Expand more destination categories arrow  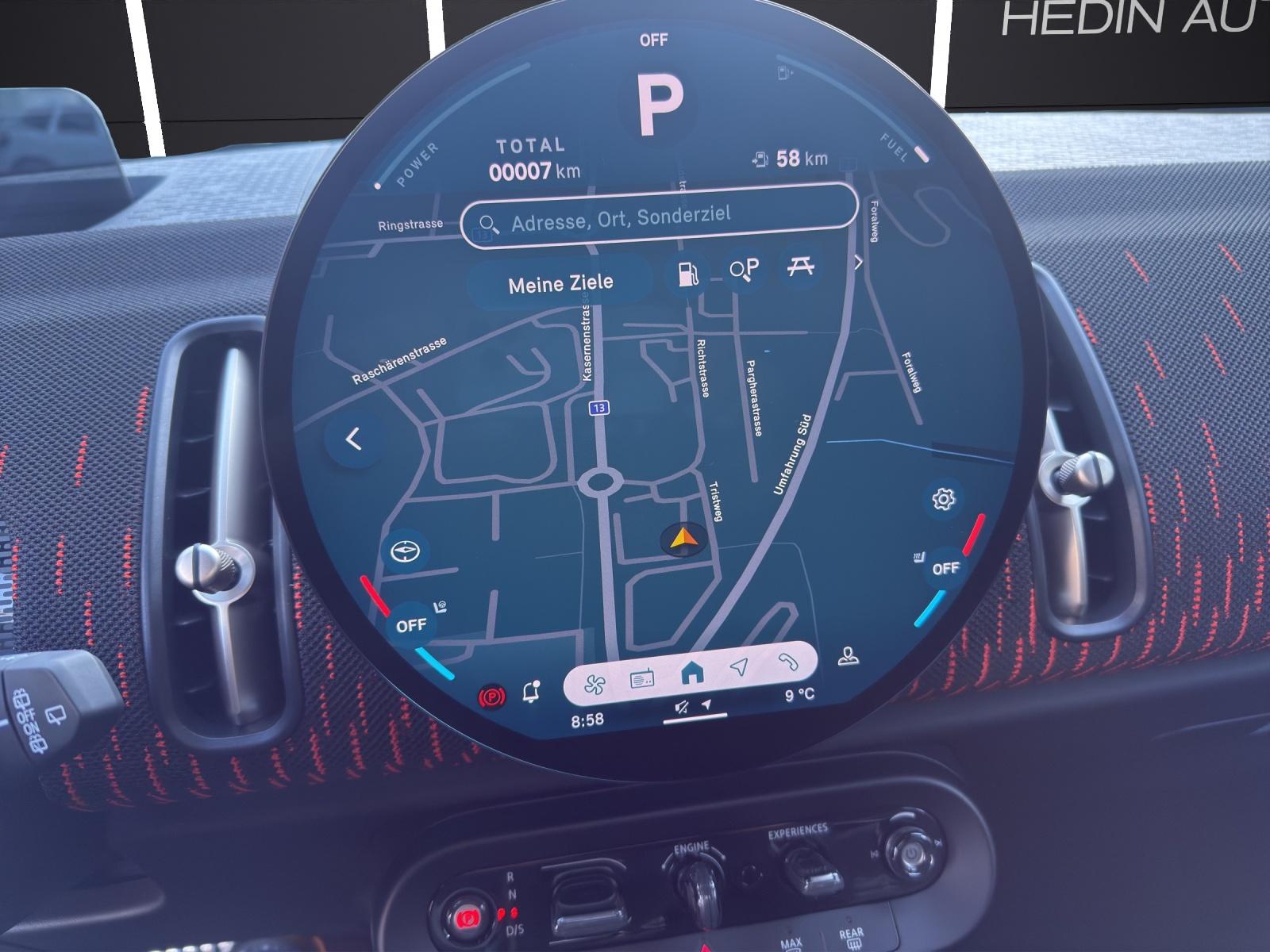[858, 263]
